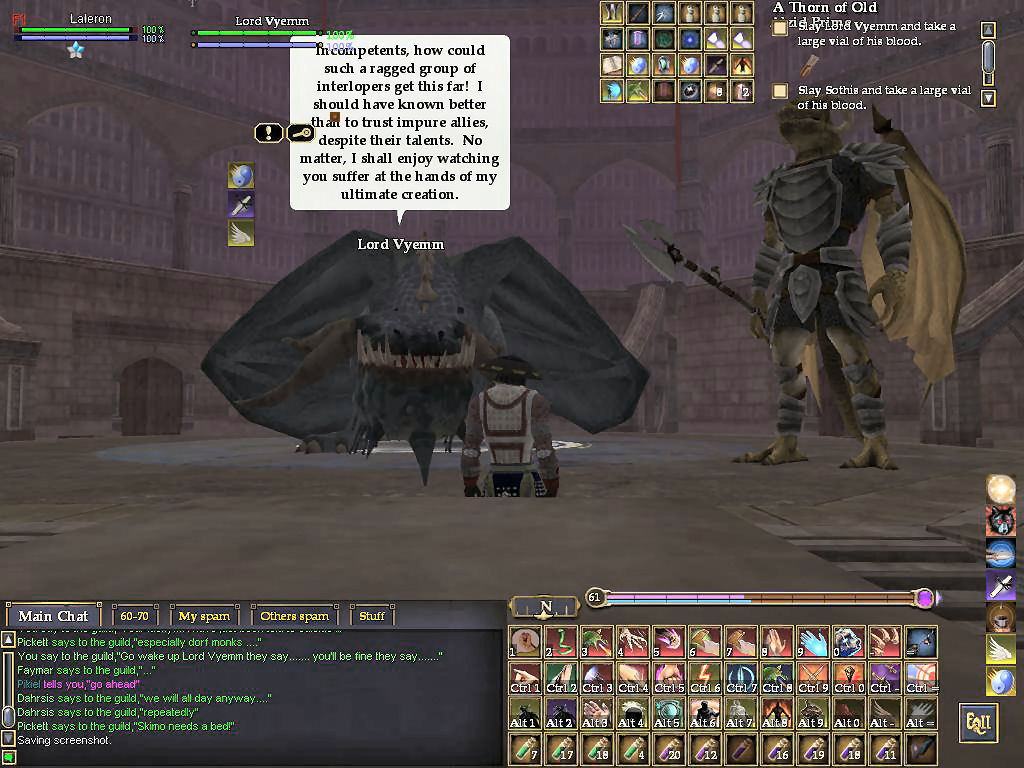The width and height of the screenshot is (1024, 768).
Task: Use the green potion stack of 17
Action: (x=561, y=749)
